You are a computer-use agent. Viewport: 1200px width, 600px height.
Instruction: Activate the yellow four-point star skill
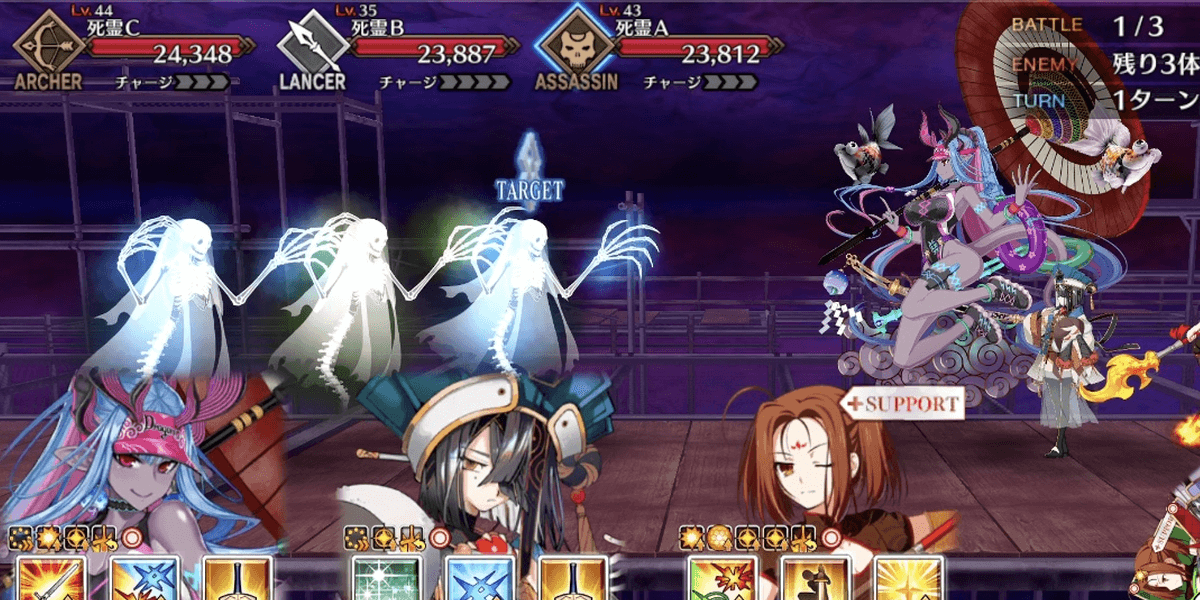[x=908, y=579]
